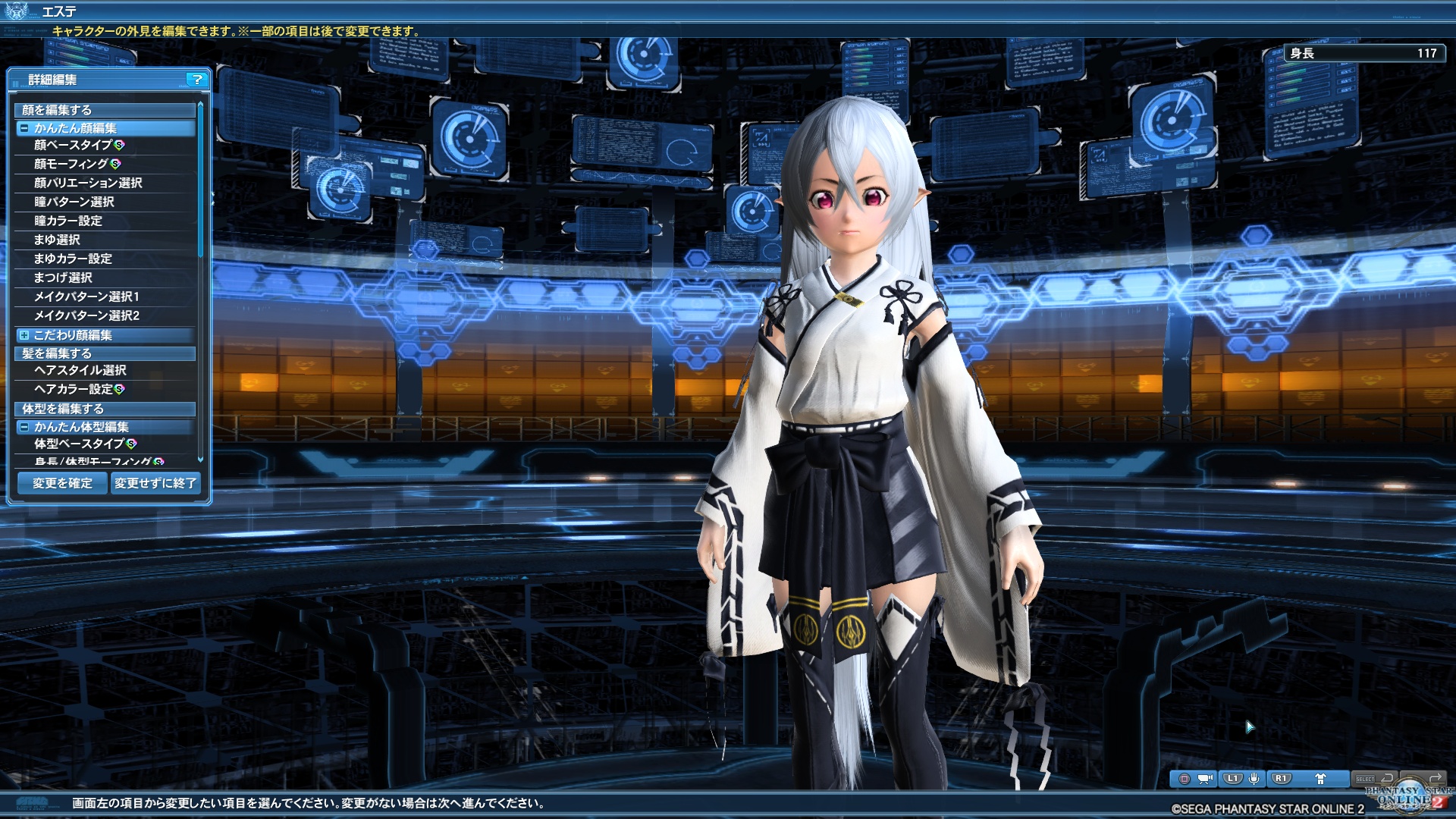This screenshot has width=1456, height=819.
Task: Collapse かんたん顔編集 simple face section
Action: pyautogui.click(x=25, y=128)
